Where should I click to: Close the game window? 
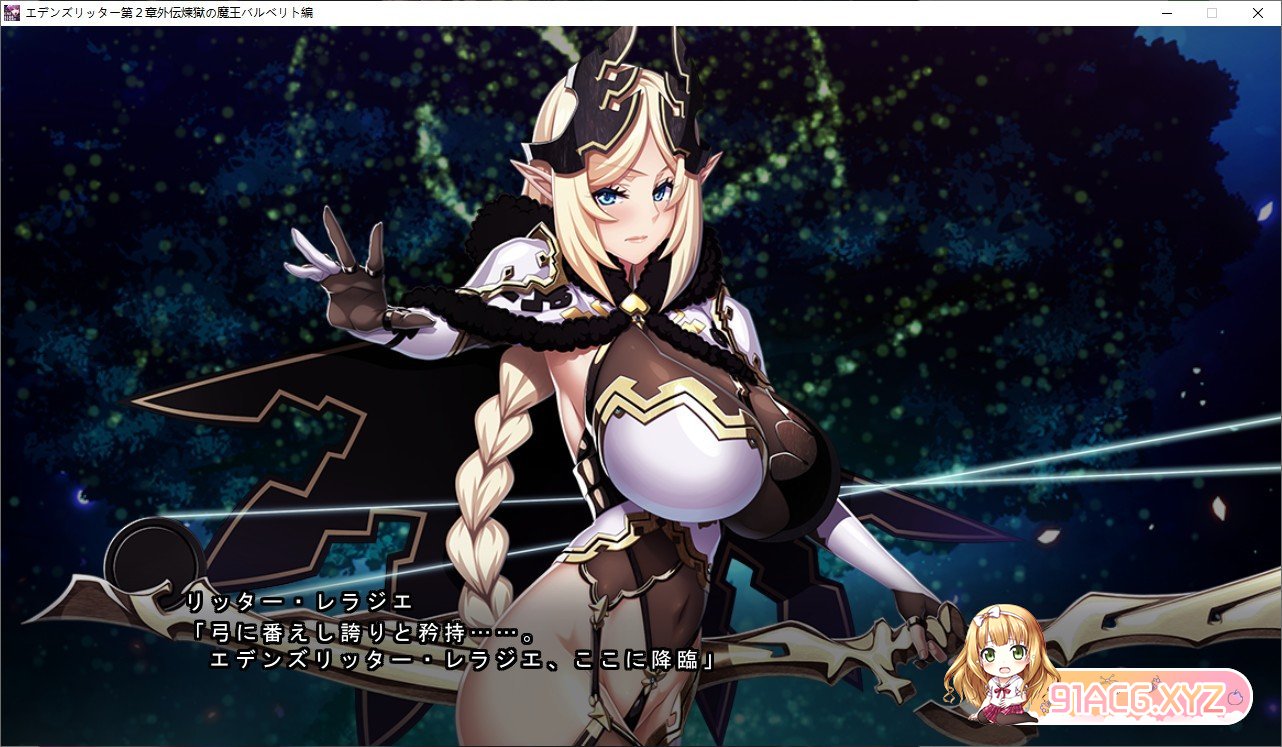[x=1257, y=13]
